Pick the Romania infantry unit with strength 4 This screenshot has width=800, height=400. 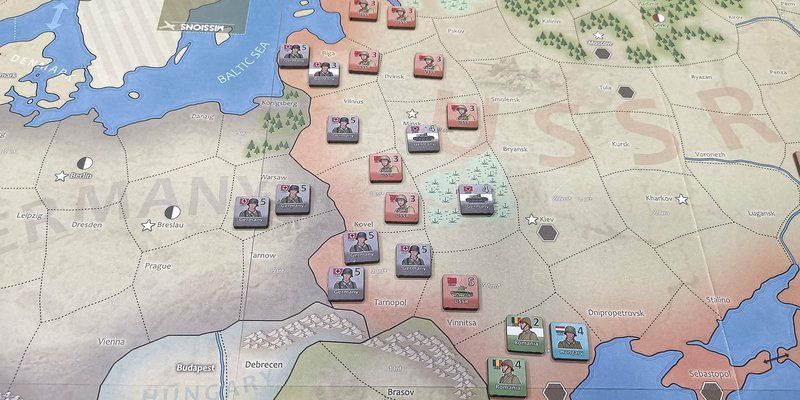point(506,378)
